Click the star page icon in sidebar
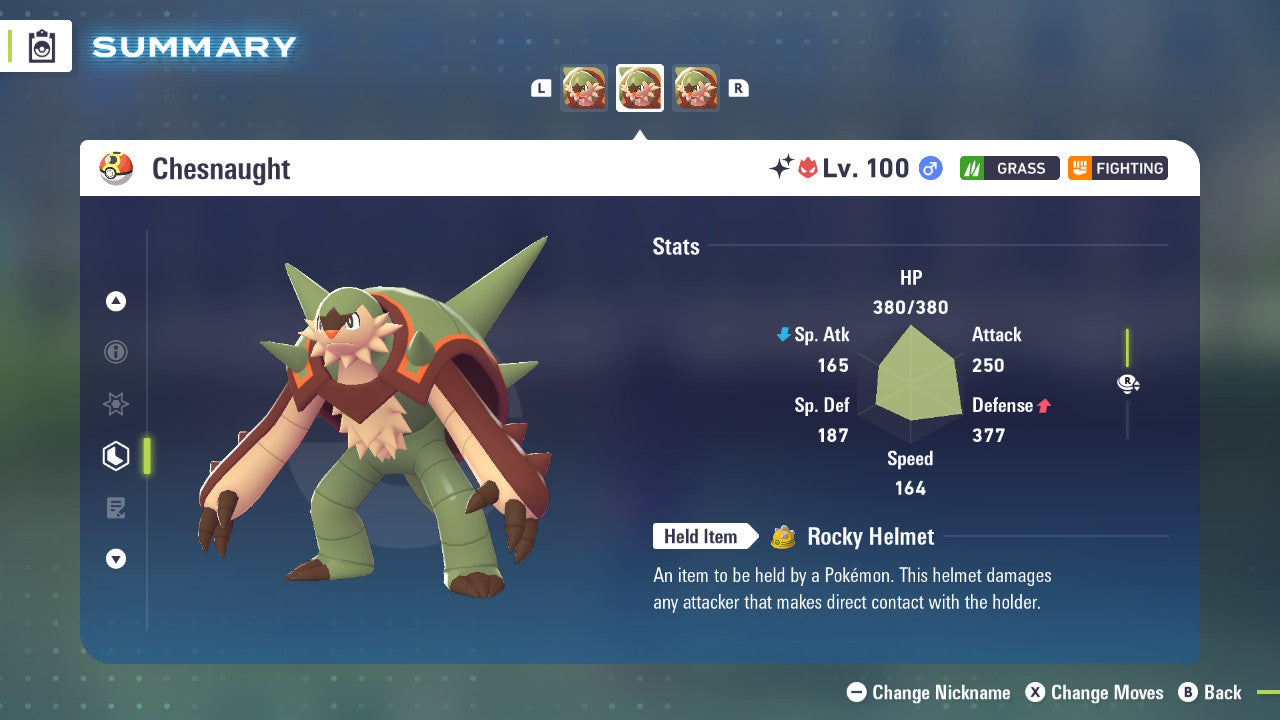1280x720 pixels. click(116, 404)
